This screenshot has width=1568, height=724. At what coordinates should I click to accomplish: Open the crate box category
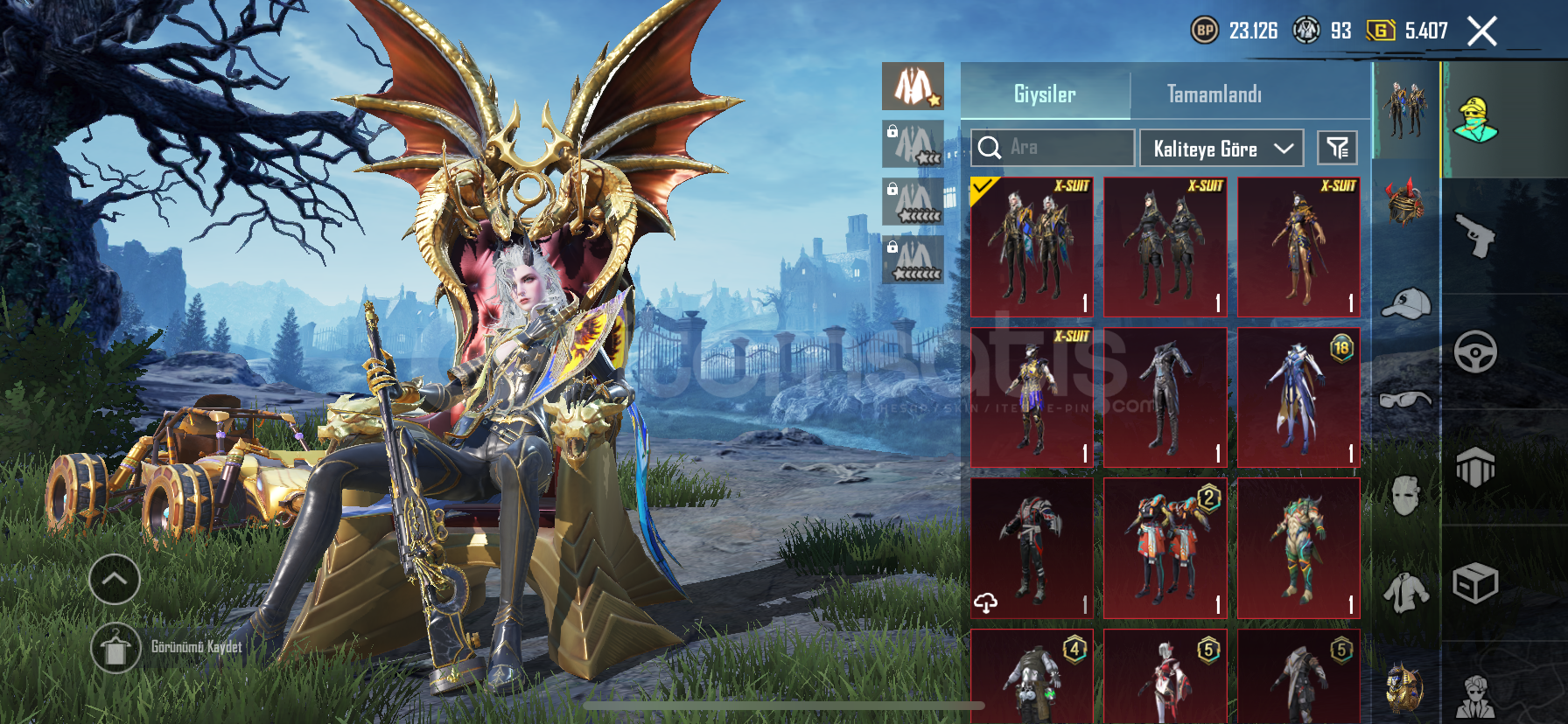tap(1475, 583)
